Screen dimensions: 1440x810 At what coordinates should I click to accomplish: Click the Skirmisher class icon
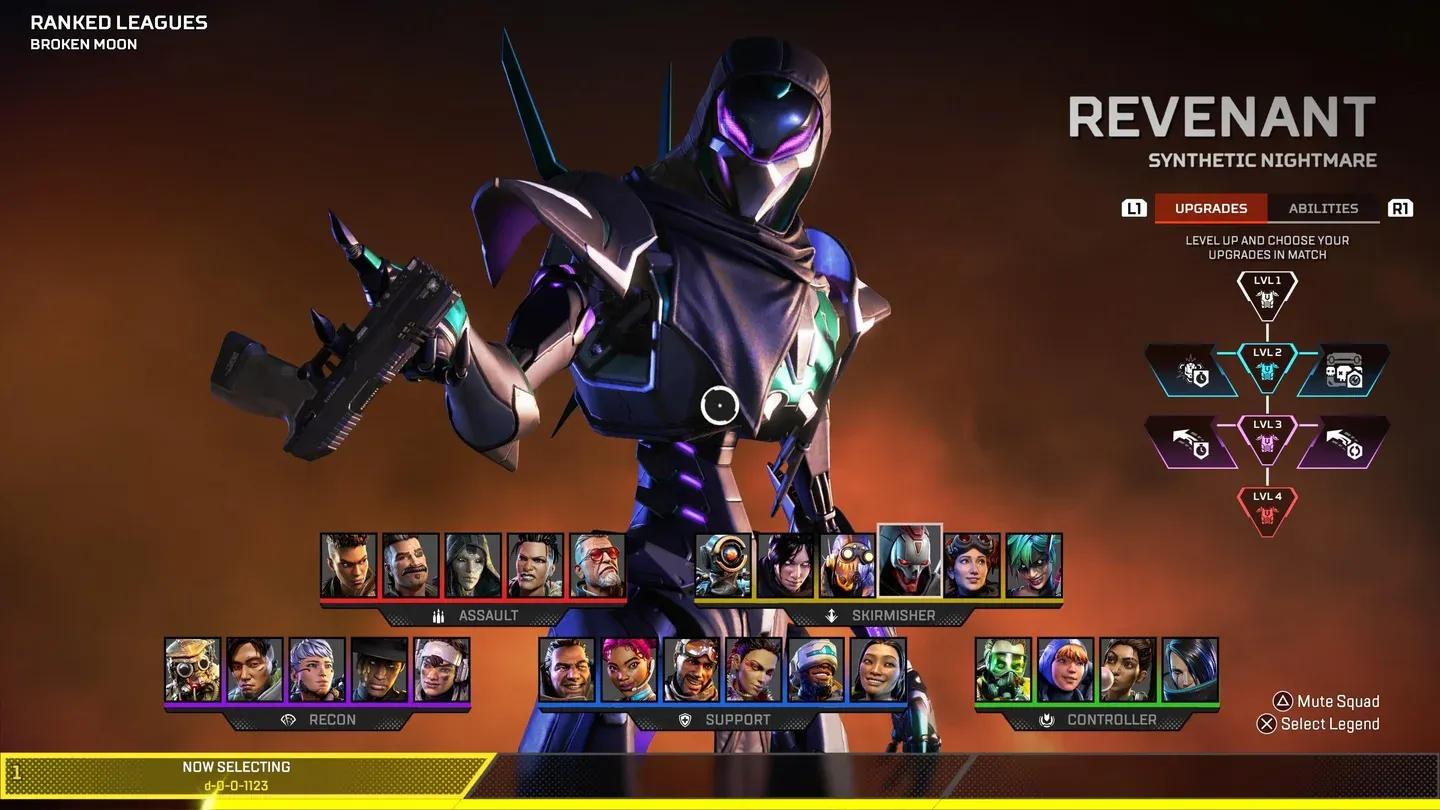832,616
